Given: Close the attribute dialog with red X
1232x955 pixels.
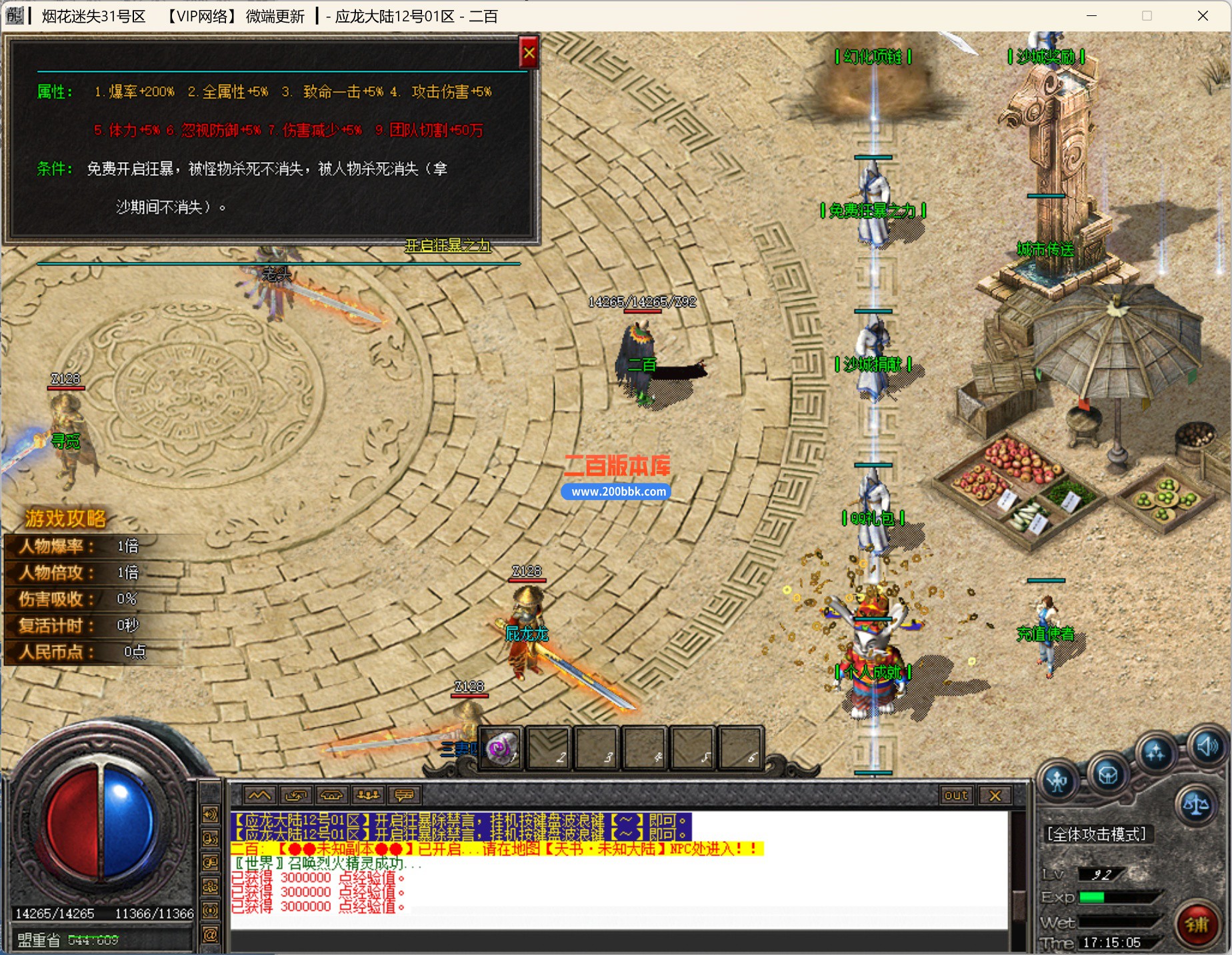Looking at the screenshot, I should (x=529, y=53).
